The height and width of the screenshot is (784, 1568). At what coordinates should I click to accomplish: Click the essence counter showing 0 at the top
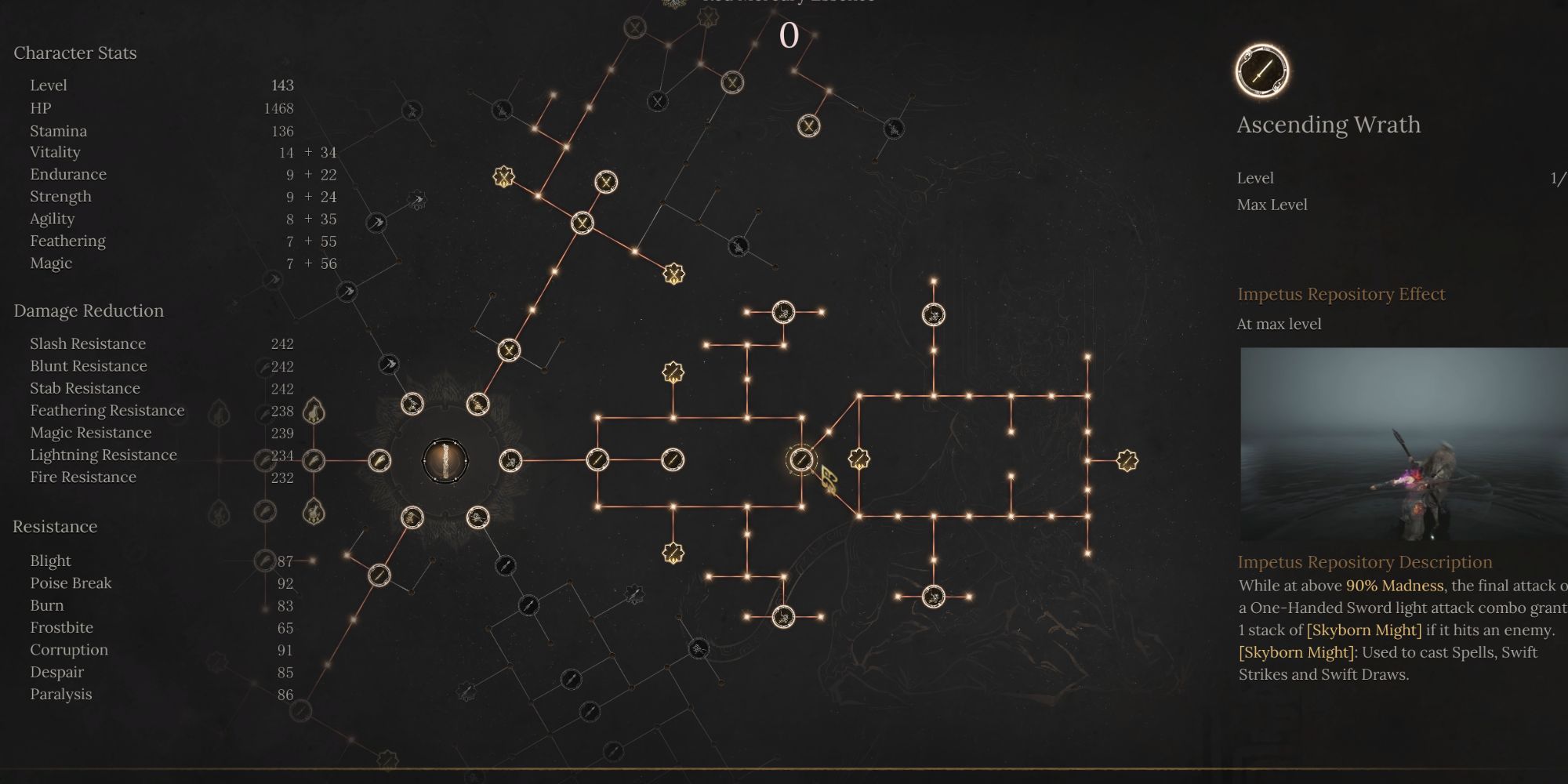pyautogui.click(x=788, y=33)
